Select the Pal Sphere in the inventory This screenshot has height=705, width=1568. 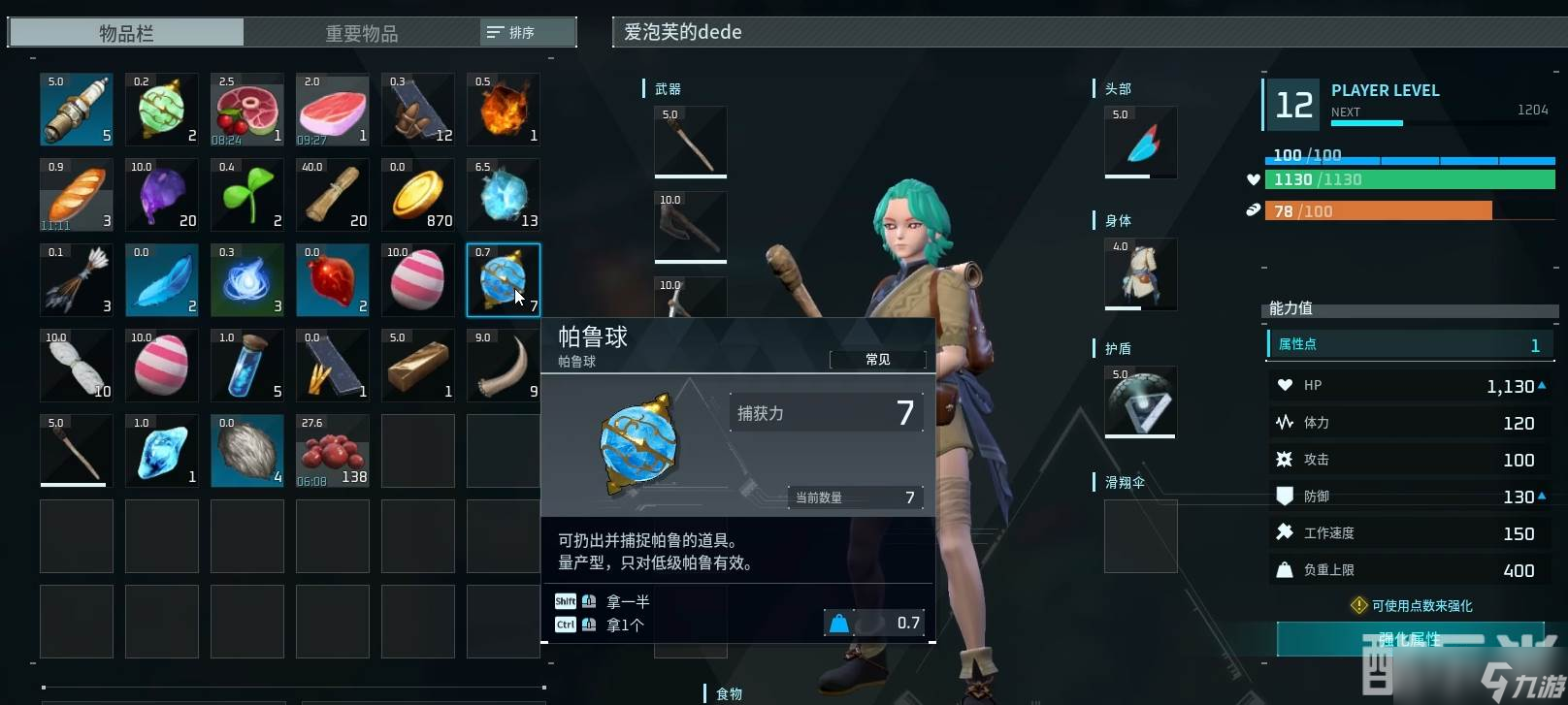click(504, 280)
